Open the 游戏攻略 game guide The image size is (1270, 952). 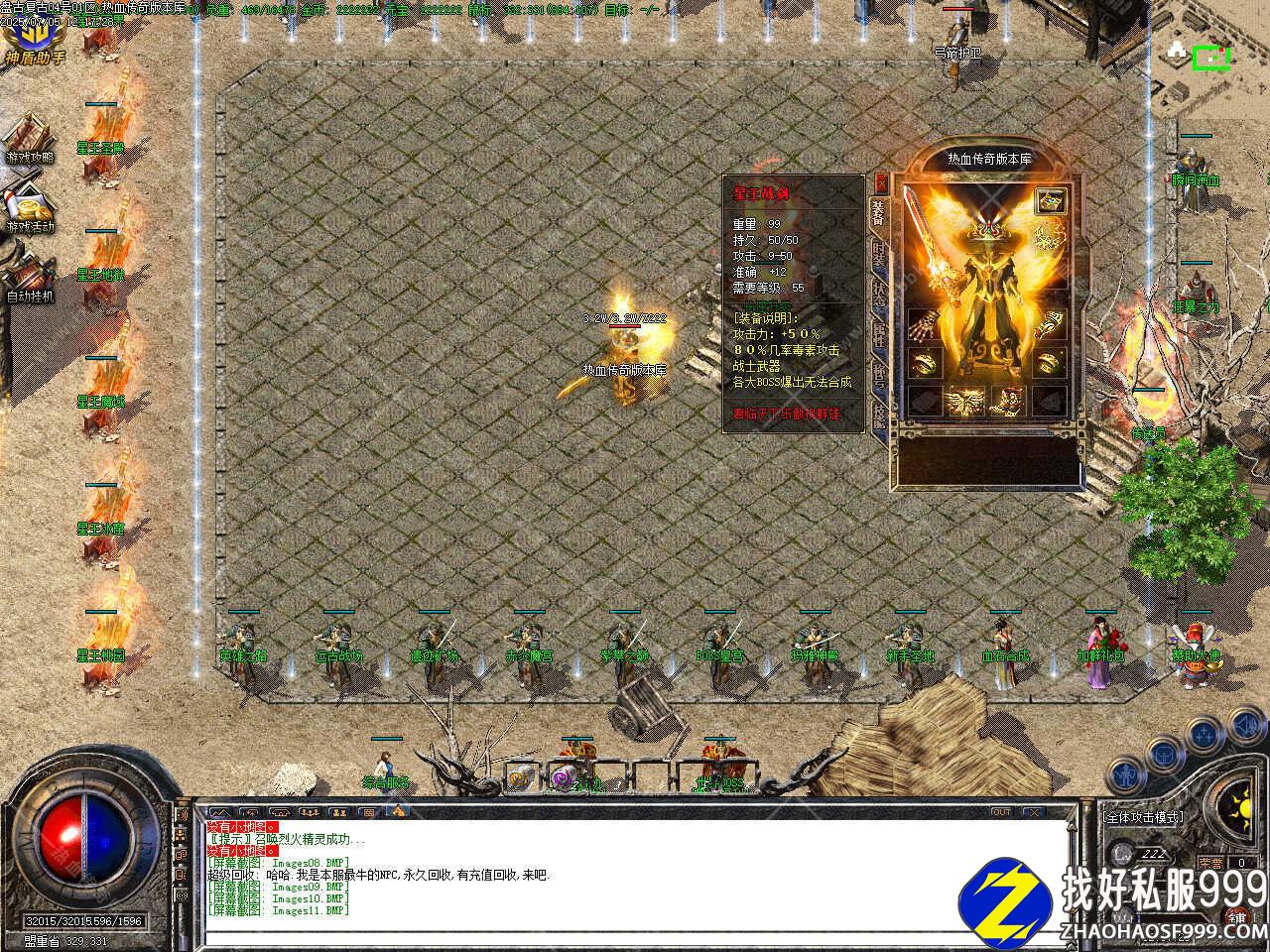coord(30,137)
